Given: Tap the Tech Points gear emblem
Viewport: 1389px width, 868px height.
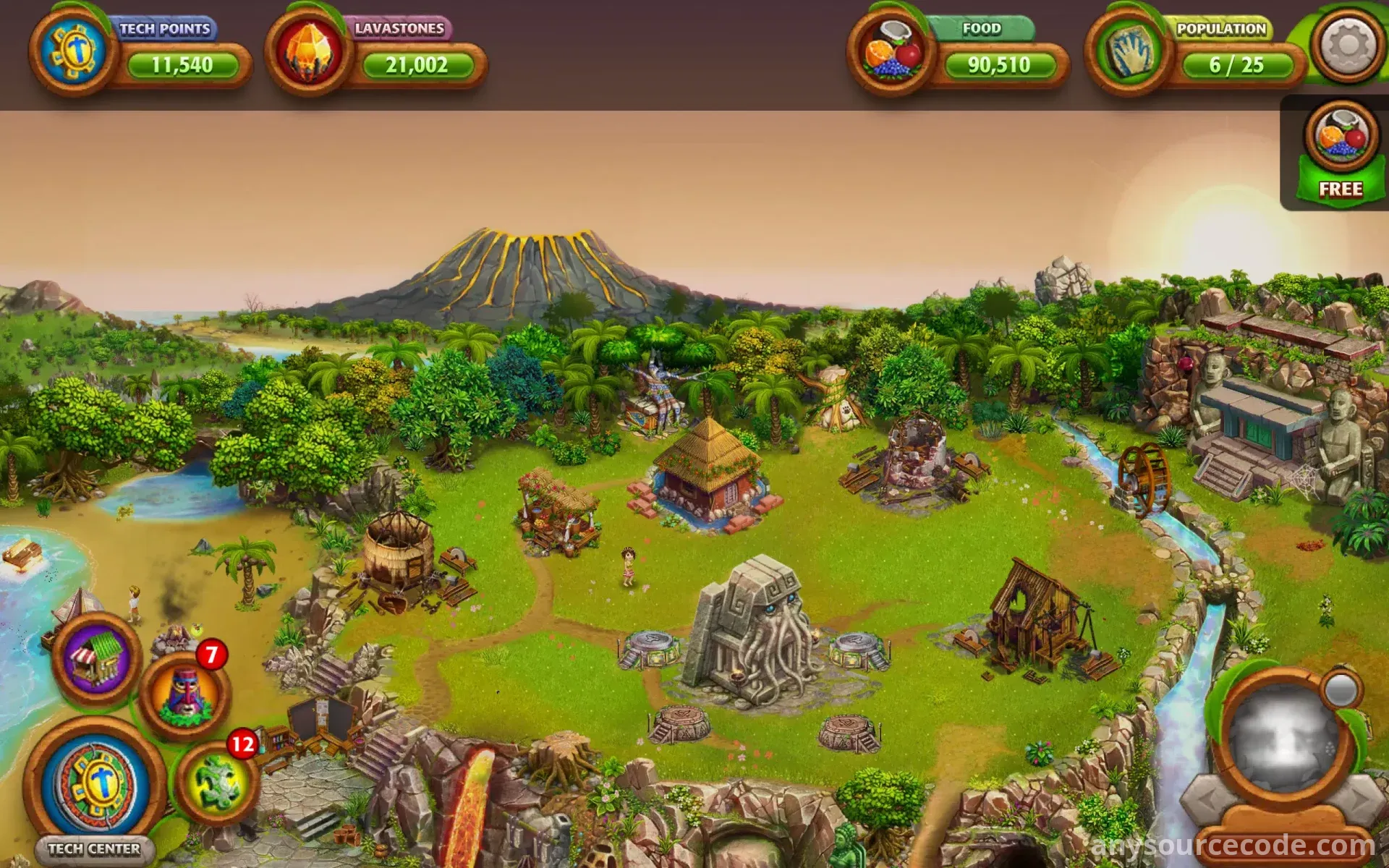Looking at the screenshot, I should coord(72,52).
